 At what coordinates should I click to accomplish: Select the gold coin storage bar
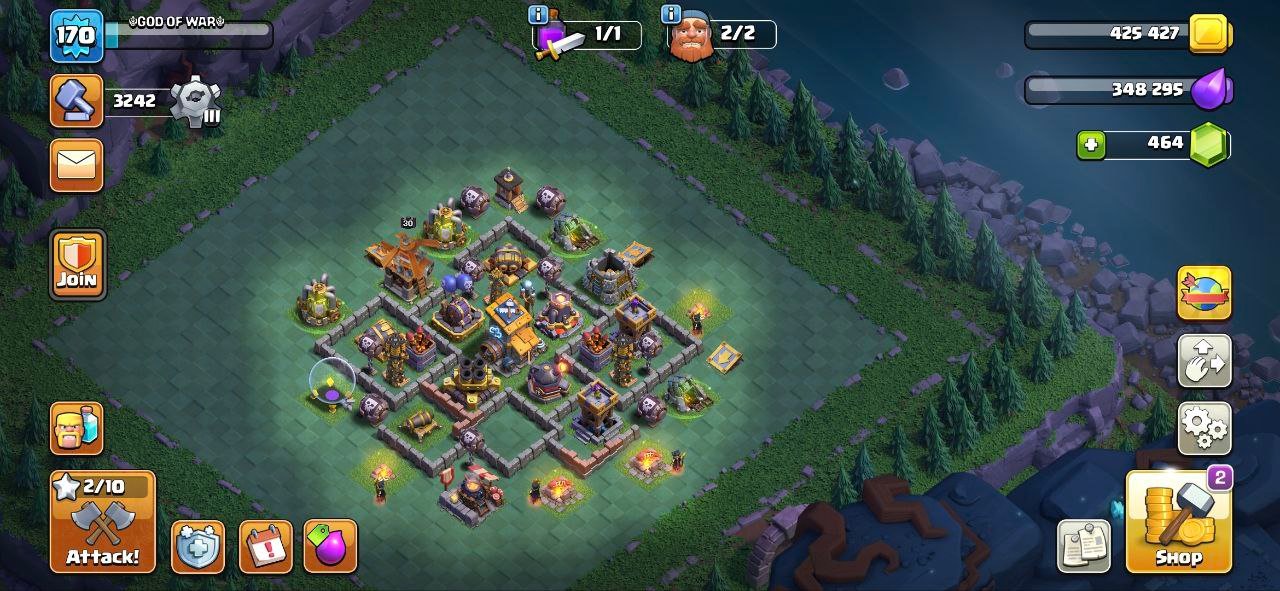point(1127,34)
